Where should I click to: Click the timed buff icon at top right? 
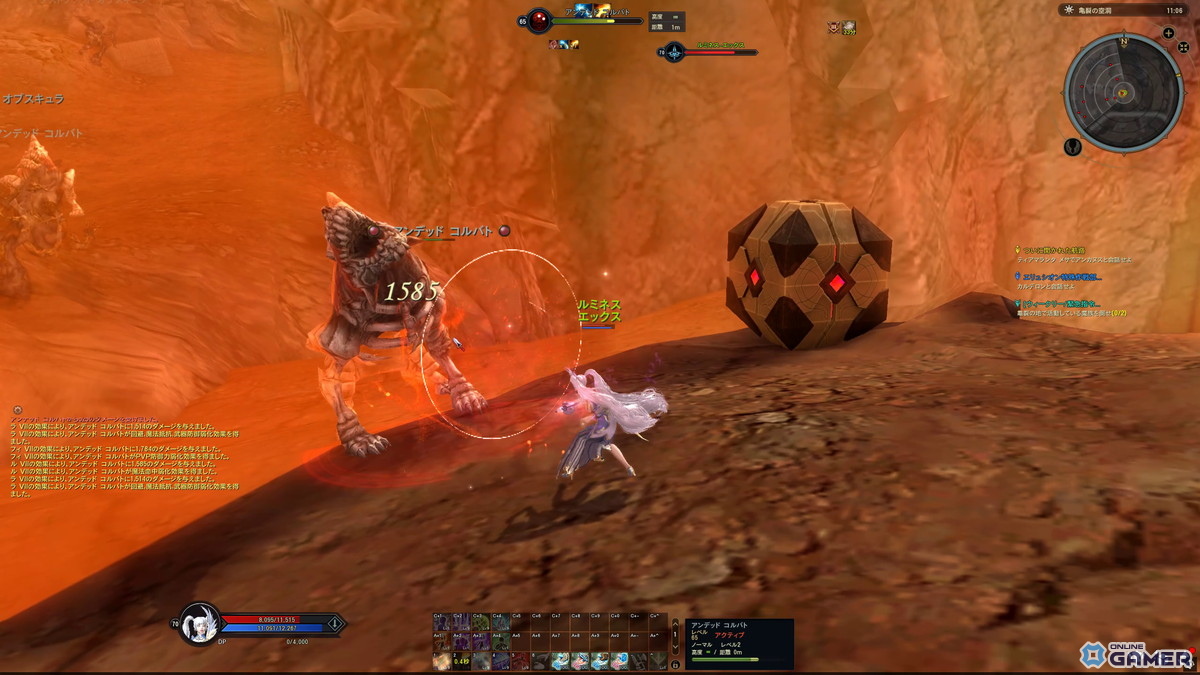[848, 28]
